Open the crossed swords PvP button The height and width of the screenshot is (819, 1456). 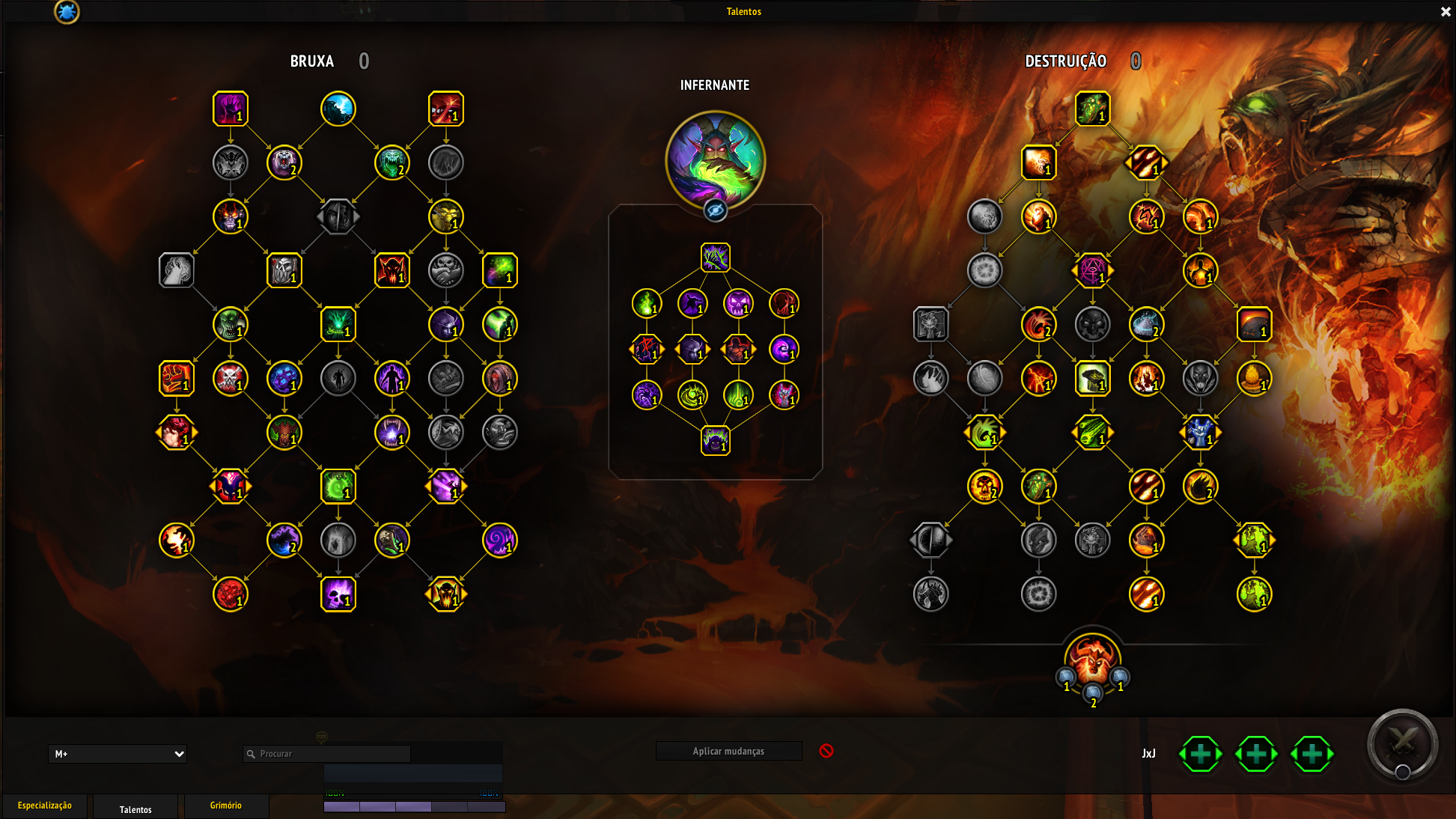pyautogui.click(x=1402, y=743)
